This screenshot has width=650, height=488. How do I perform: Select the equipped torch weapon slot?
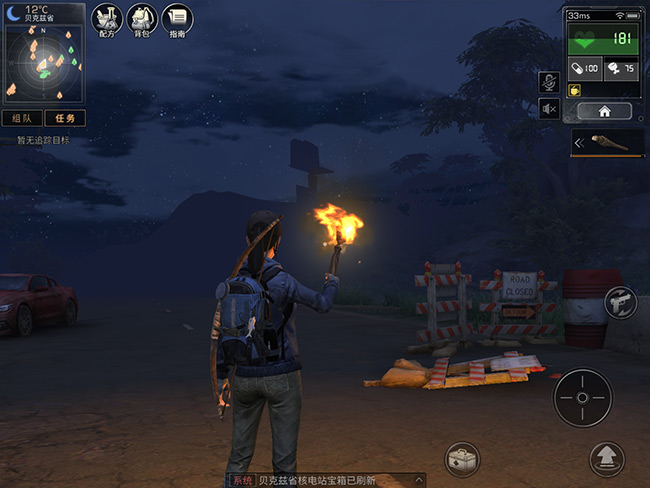(x=607, y=143)
